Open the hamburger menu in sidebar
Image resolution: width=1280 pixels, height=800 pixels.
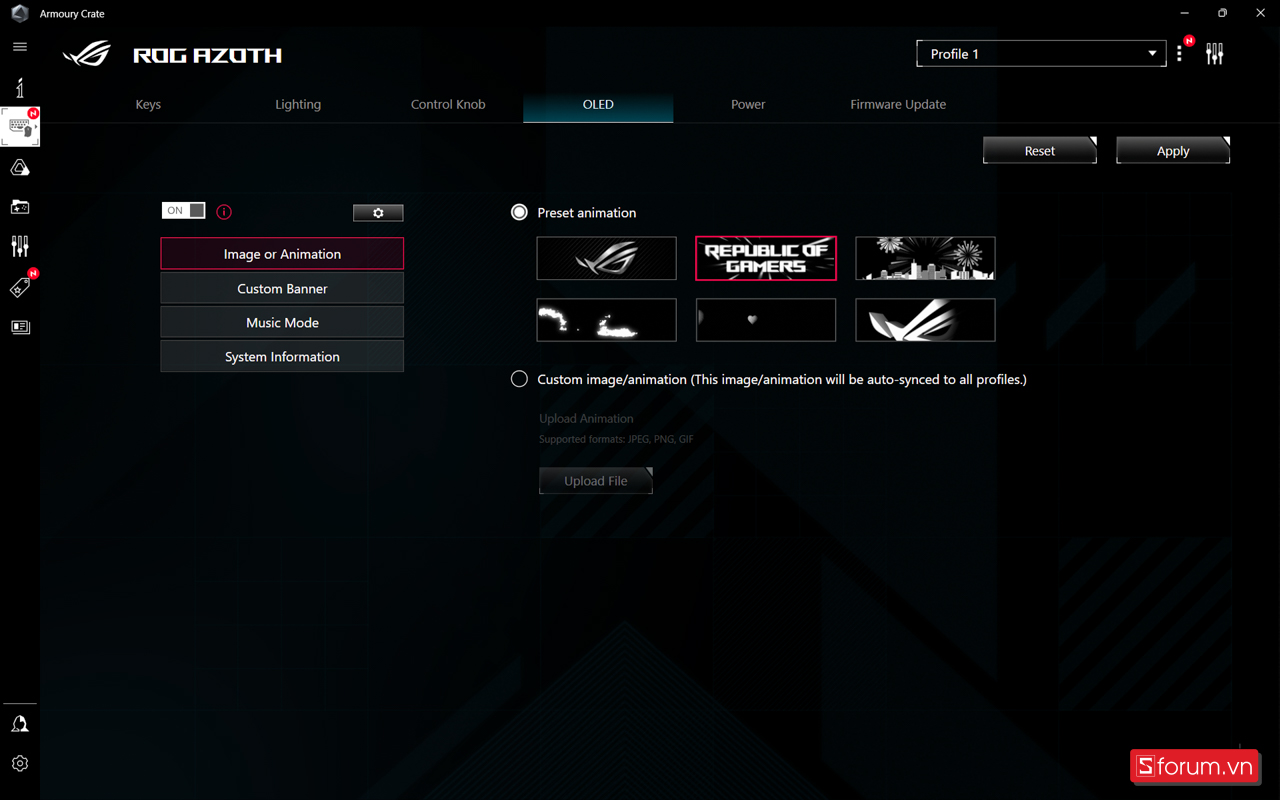pyautogui.click(x=20, y=47)
